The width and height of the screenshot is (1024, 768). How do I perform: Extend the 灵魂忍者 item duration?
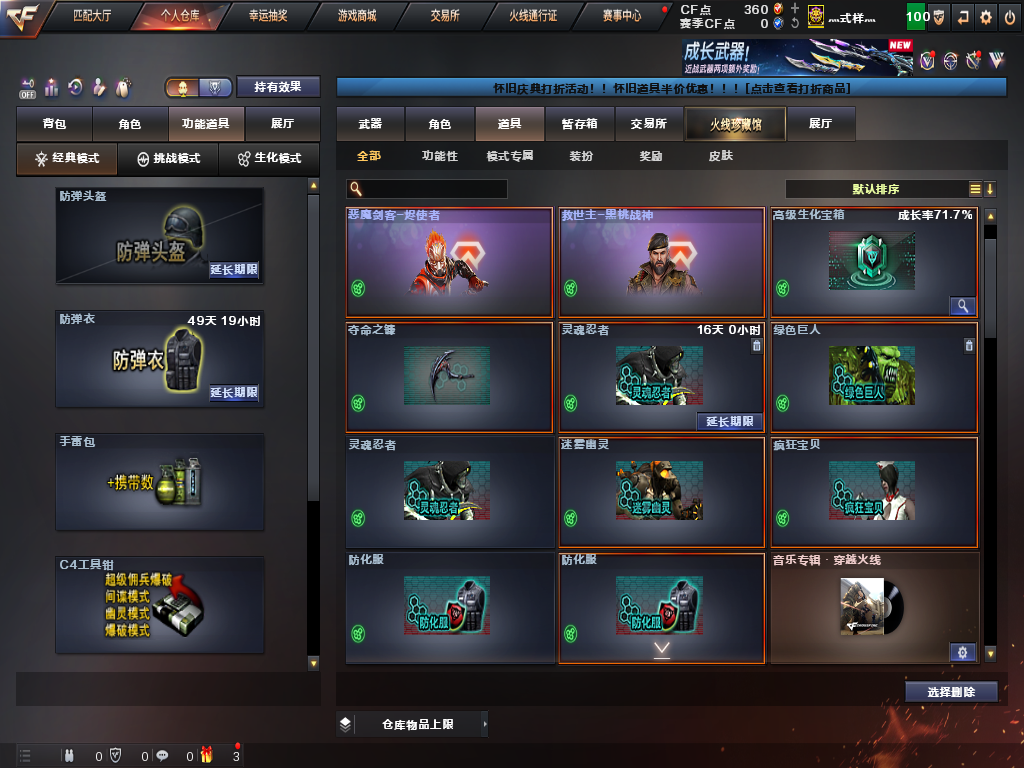click(729, 421)
